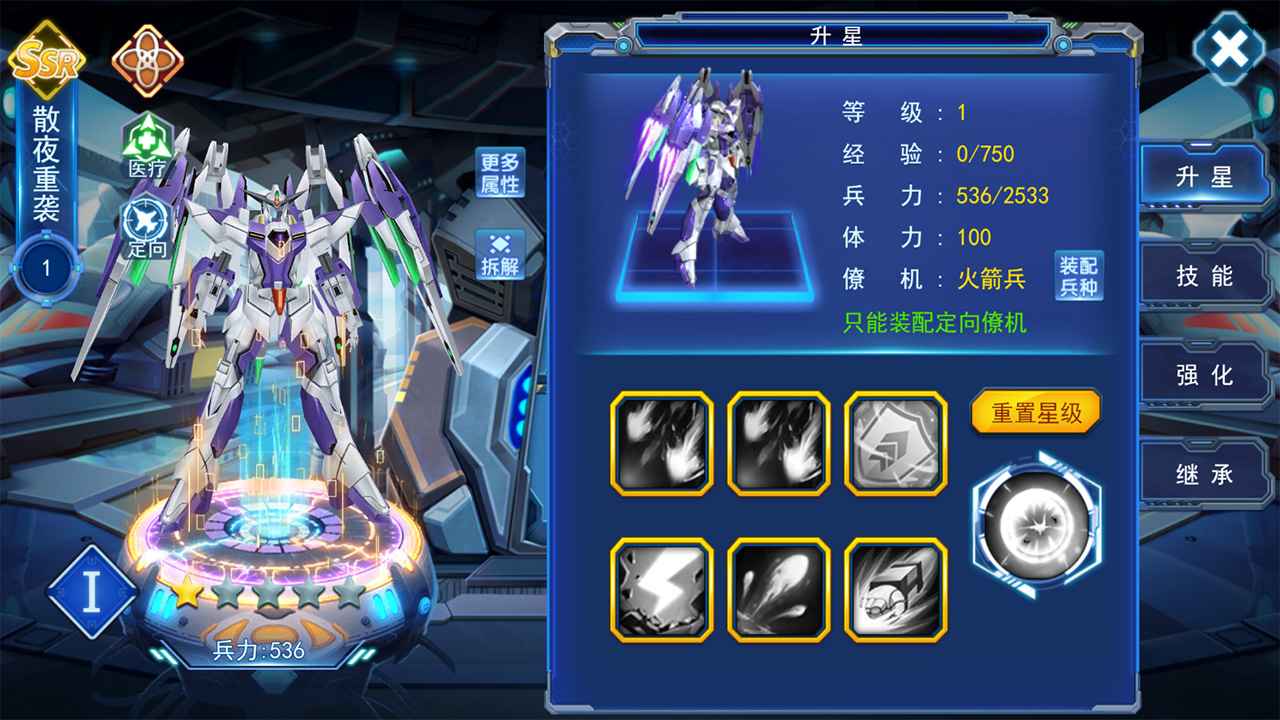Select the lightning bolt skill slot

(662, 590)
